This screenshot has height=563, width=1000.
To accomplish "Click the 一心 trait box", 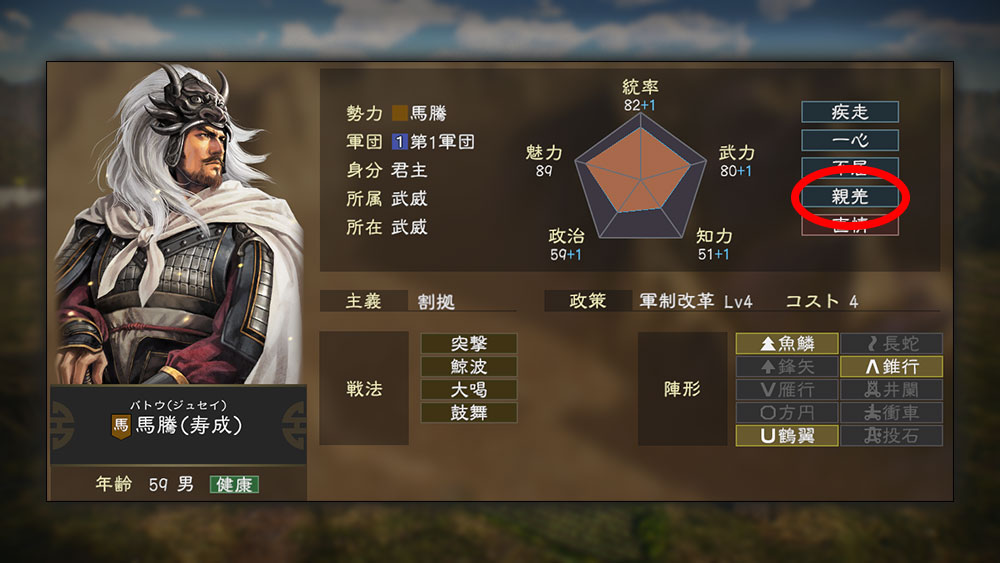I will [850, 140].
